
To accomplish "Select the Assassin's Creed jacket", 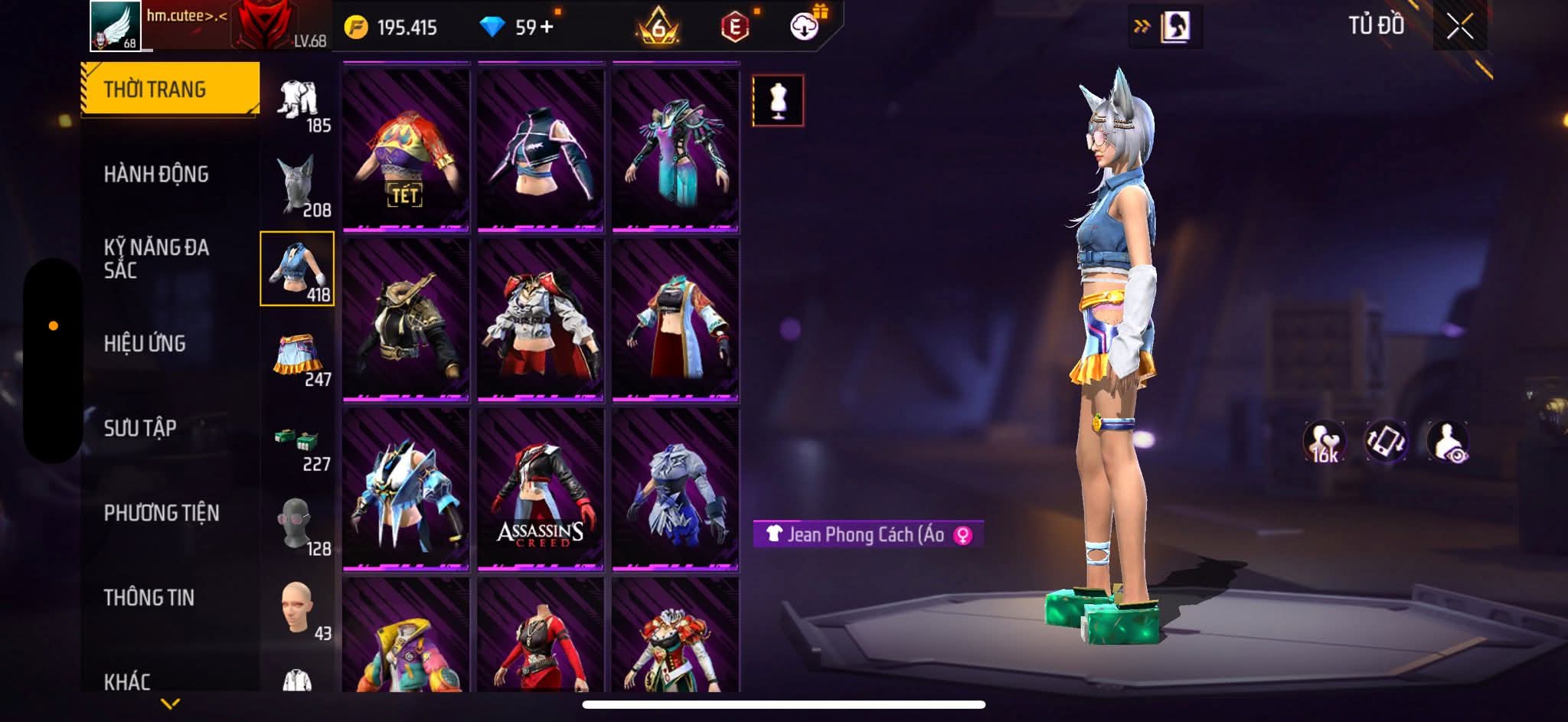I will click(541, 490).
